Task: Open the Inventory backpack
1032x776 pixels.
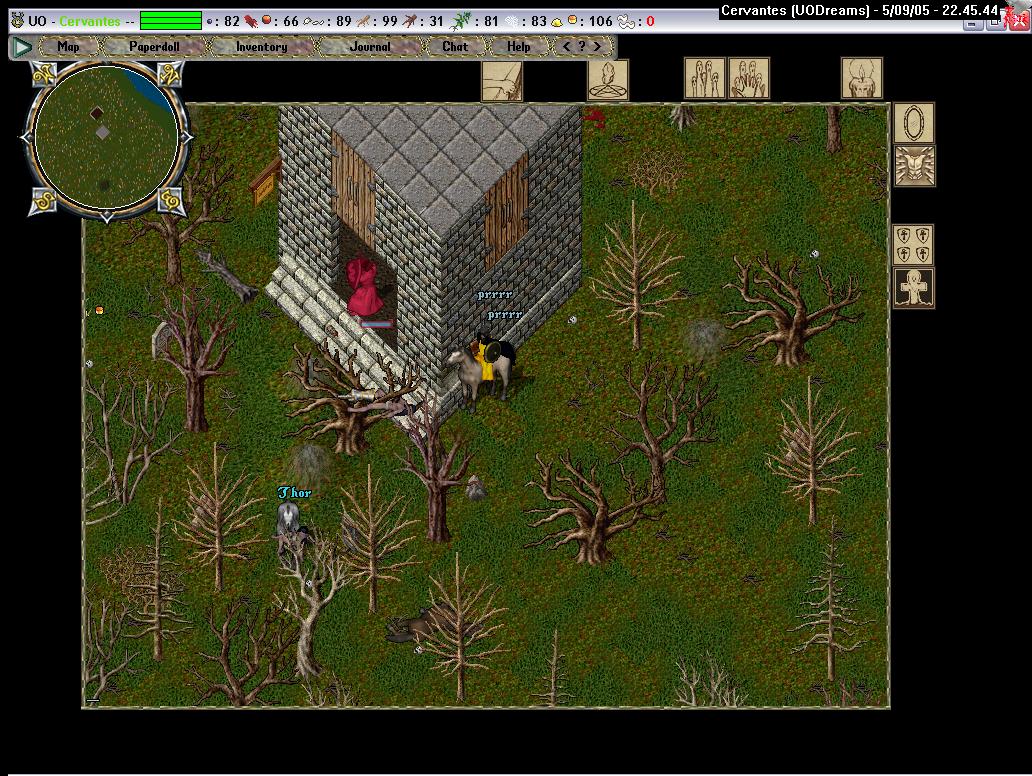Action: click(261, 47)
